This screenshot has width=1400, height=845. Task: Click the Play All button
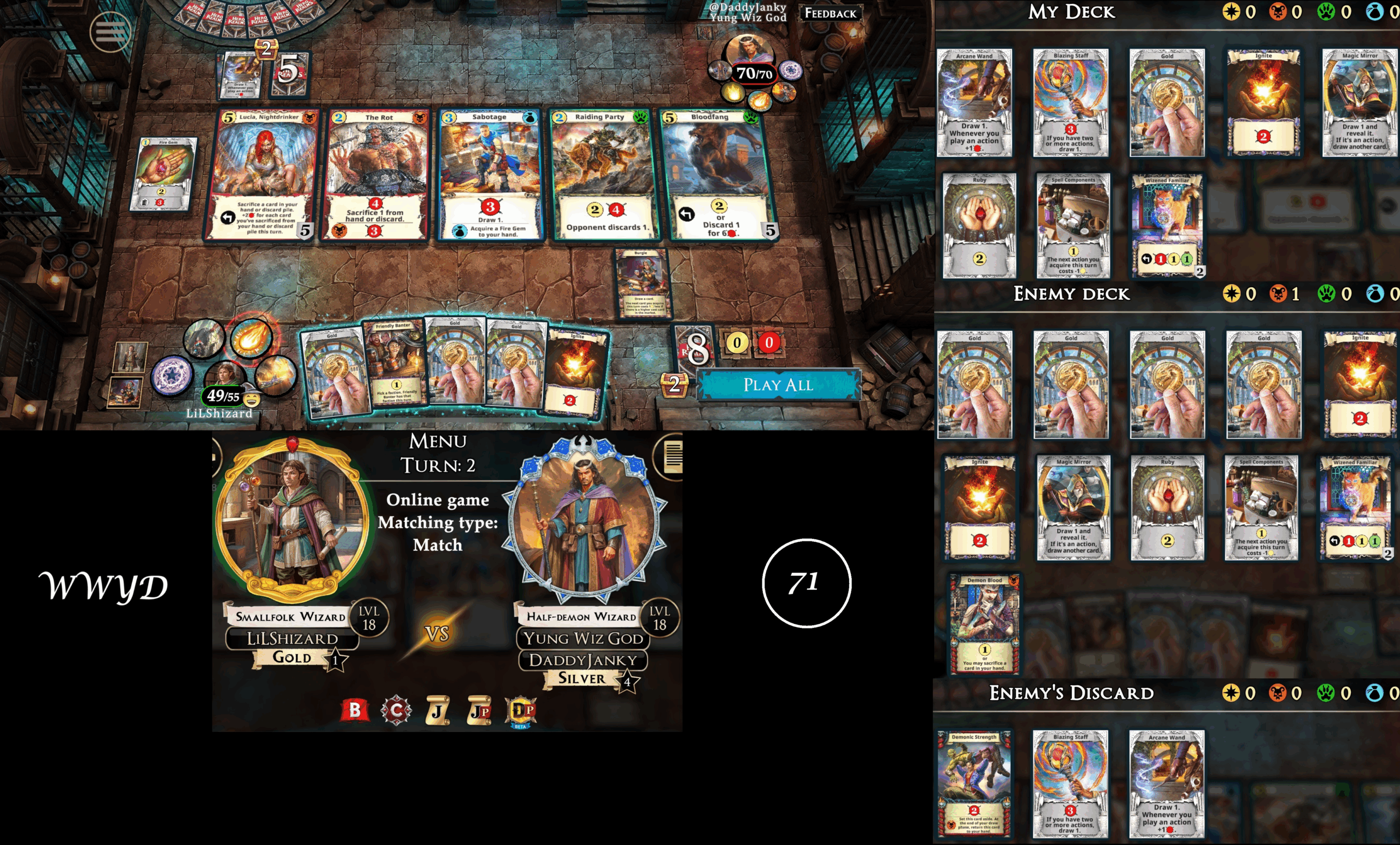pos(778,385)
